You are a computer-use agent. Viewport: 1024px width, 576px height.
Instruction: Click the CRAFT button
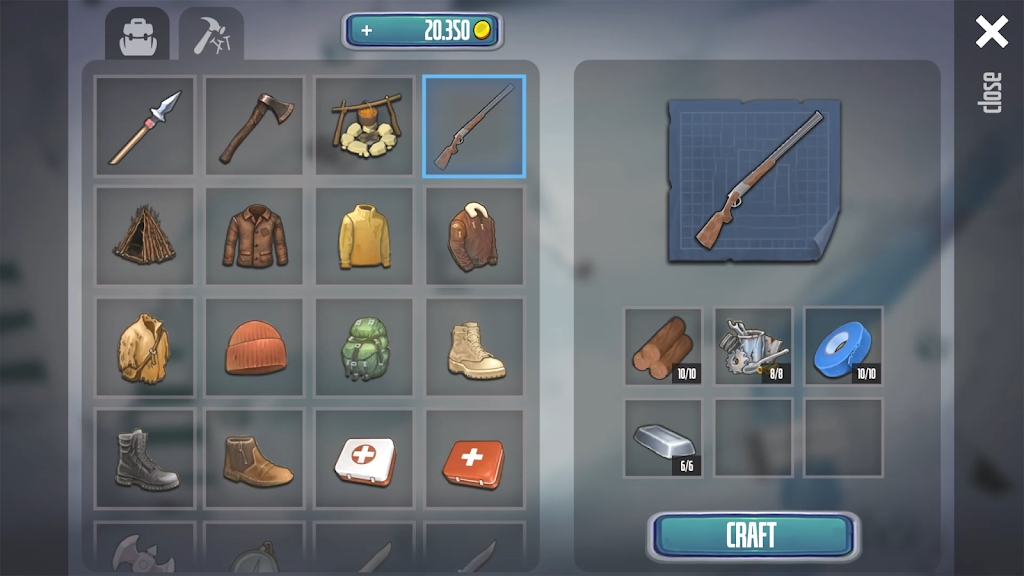click(x=753, y=536)
